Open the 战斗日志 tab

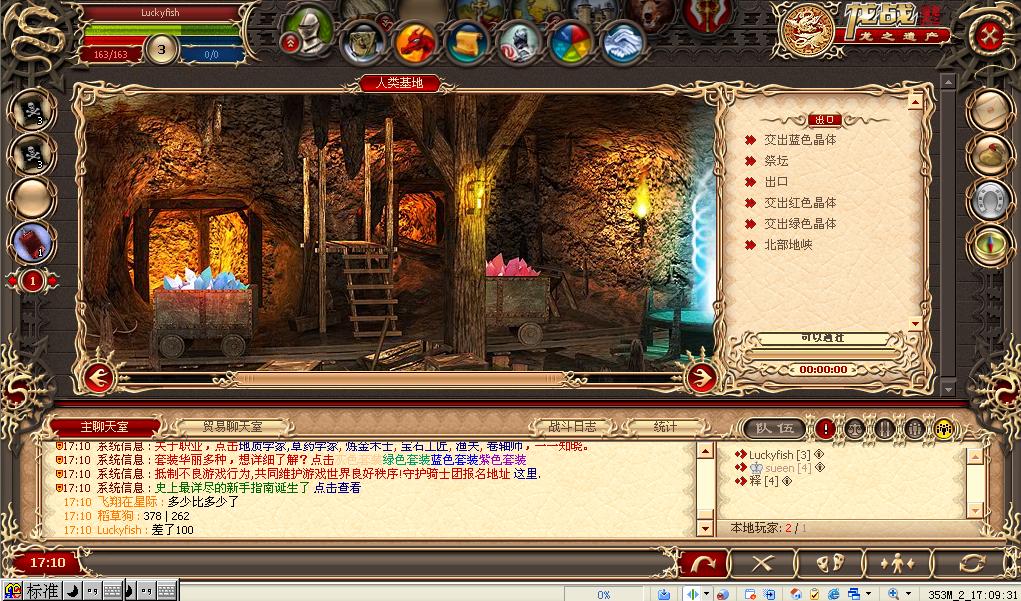point(572,427)
